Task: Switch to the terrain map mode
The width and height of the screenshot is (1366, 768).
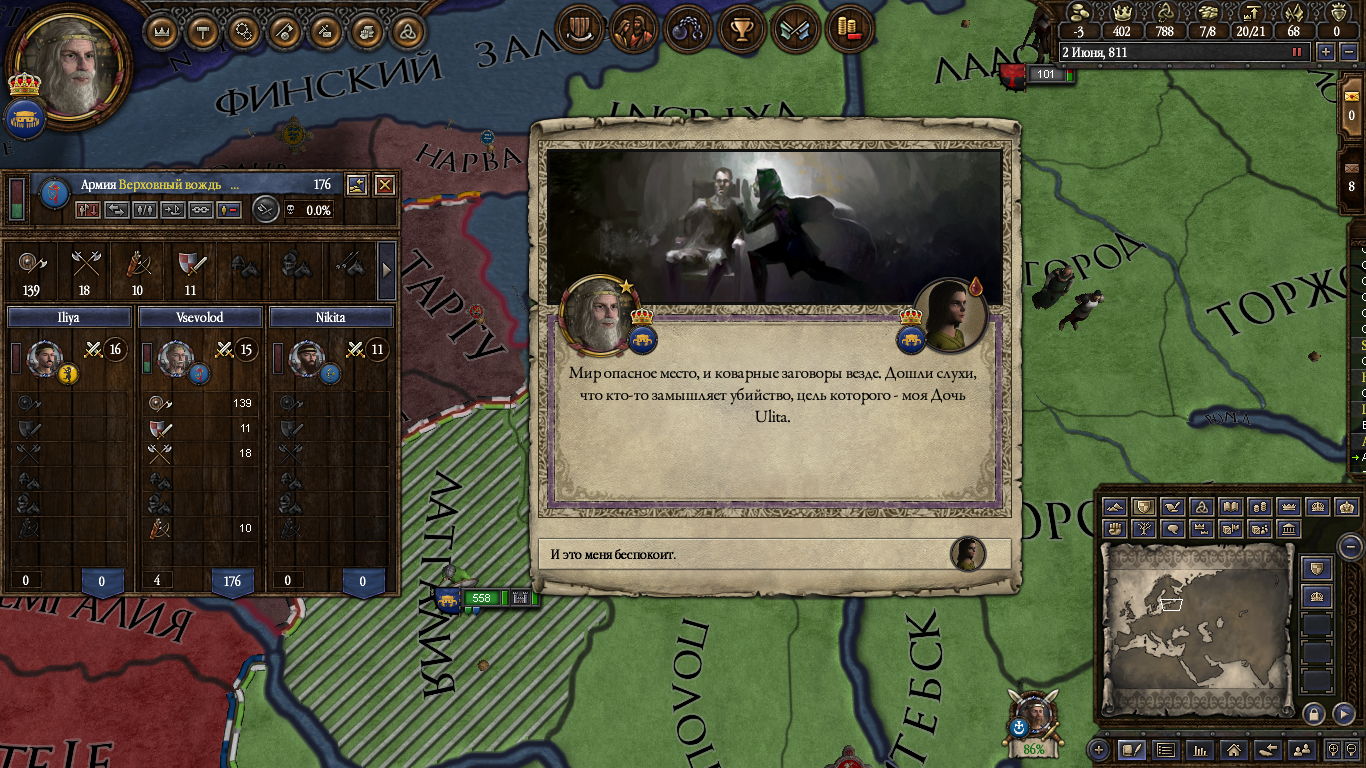Action: click(x=1116, y=507)
